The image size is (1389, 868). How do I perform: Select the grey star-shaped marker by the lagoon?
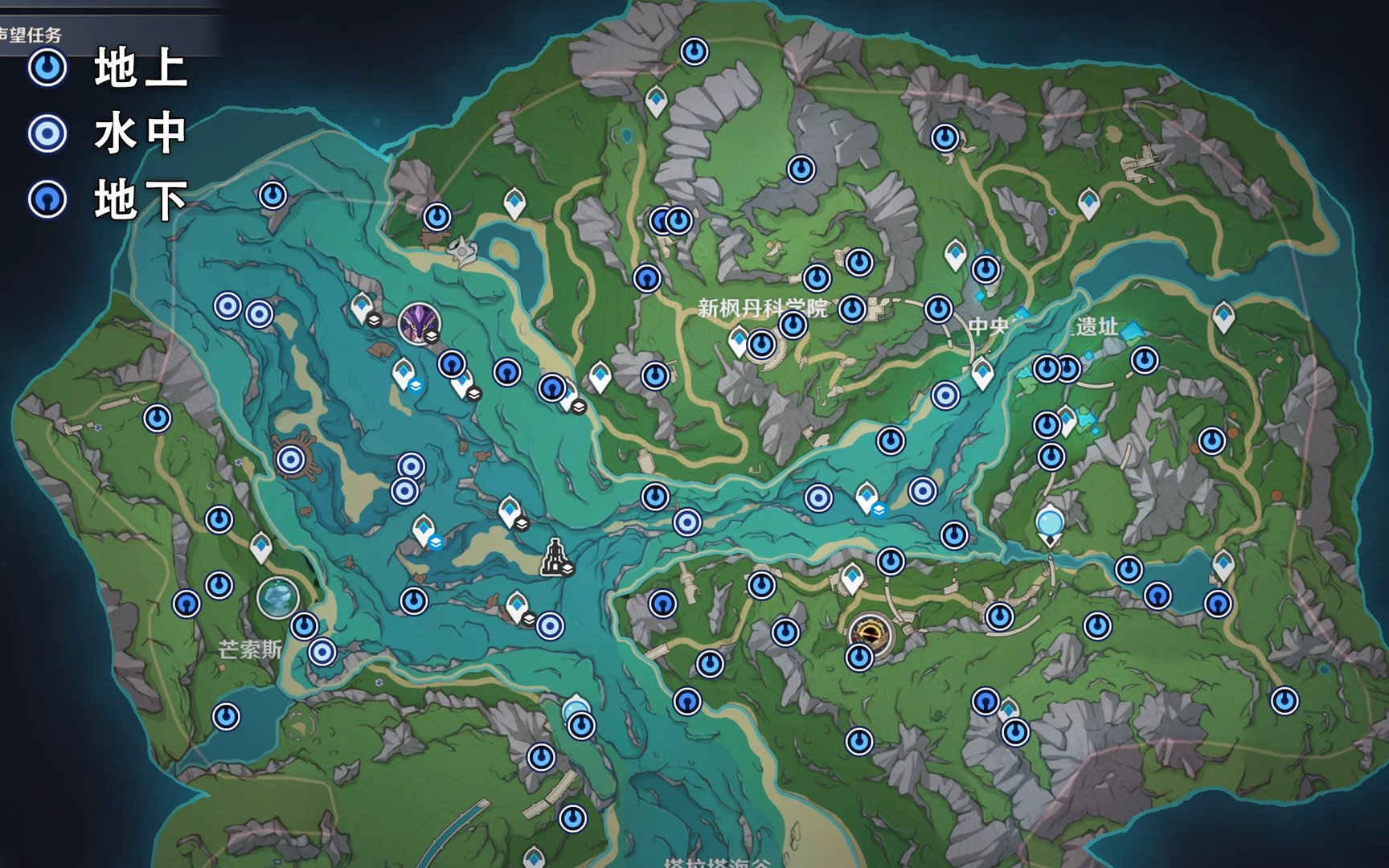pyautogui.click(x=463, y=250)
